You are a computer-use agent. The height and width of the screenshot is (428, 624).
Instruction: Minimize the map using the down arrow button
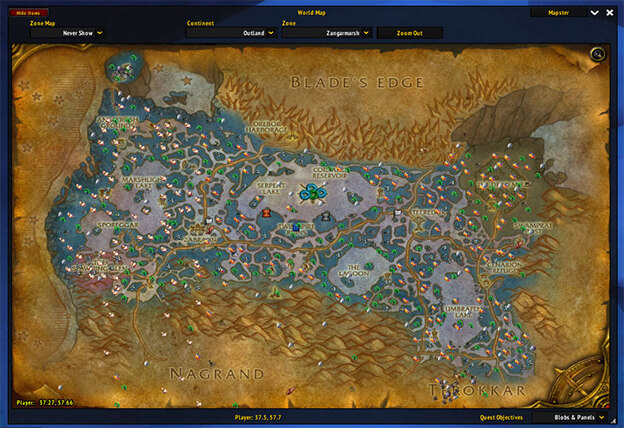point(594,12)
